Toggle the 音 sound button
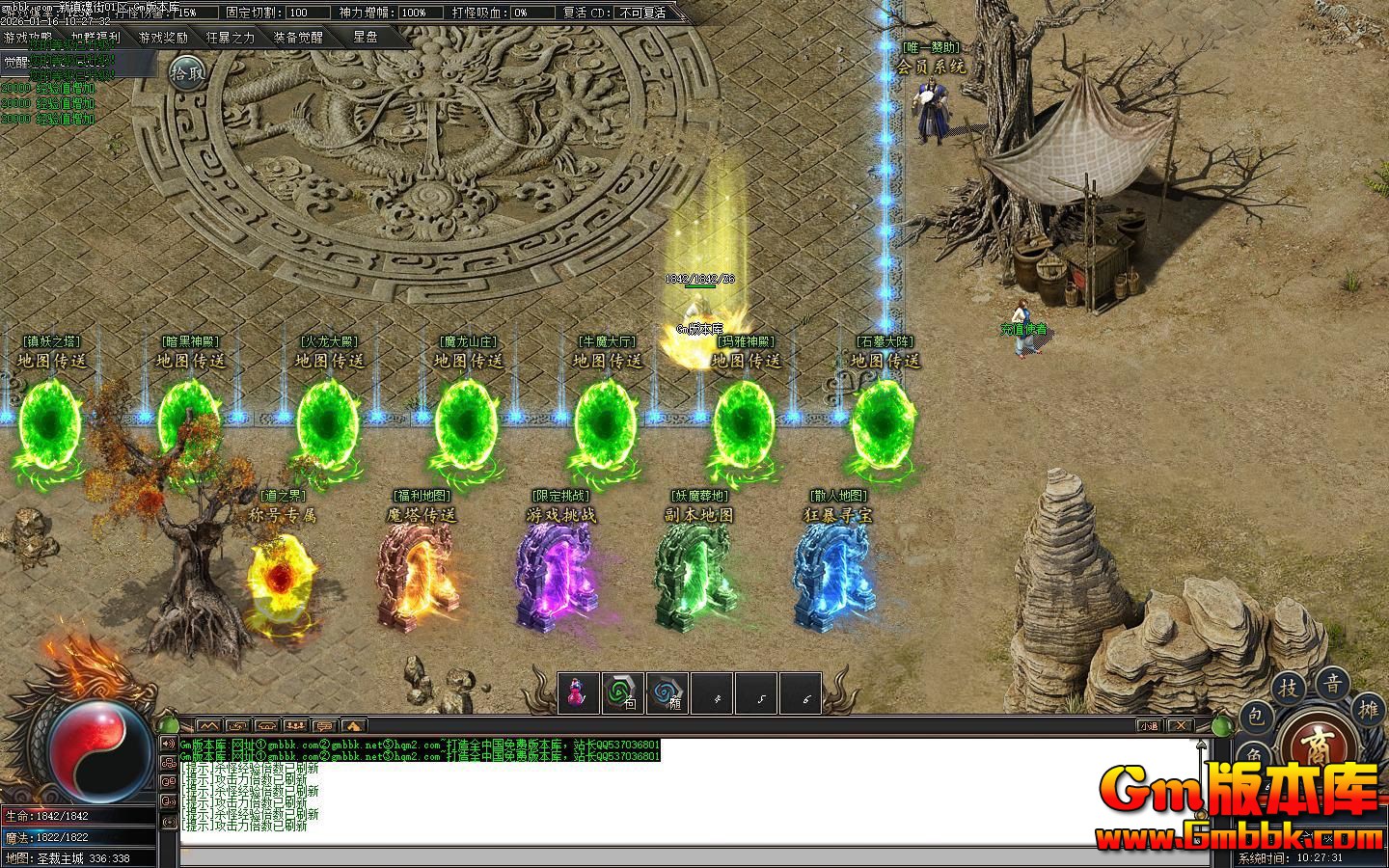The image size is (1389, 868). (1333, 684)
